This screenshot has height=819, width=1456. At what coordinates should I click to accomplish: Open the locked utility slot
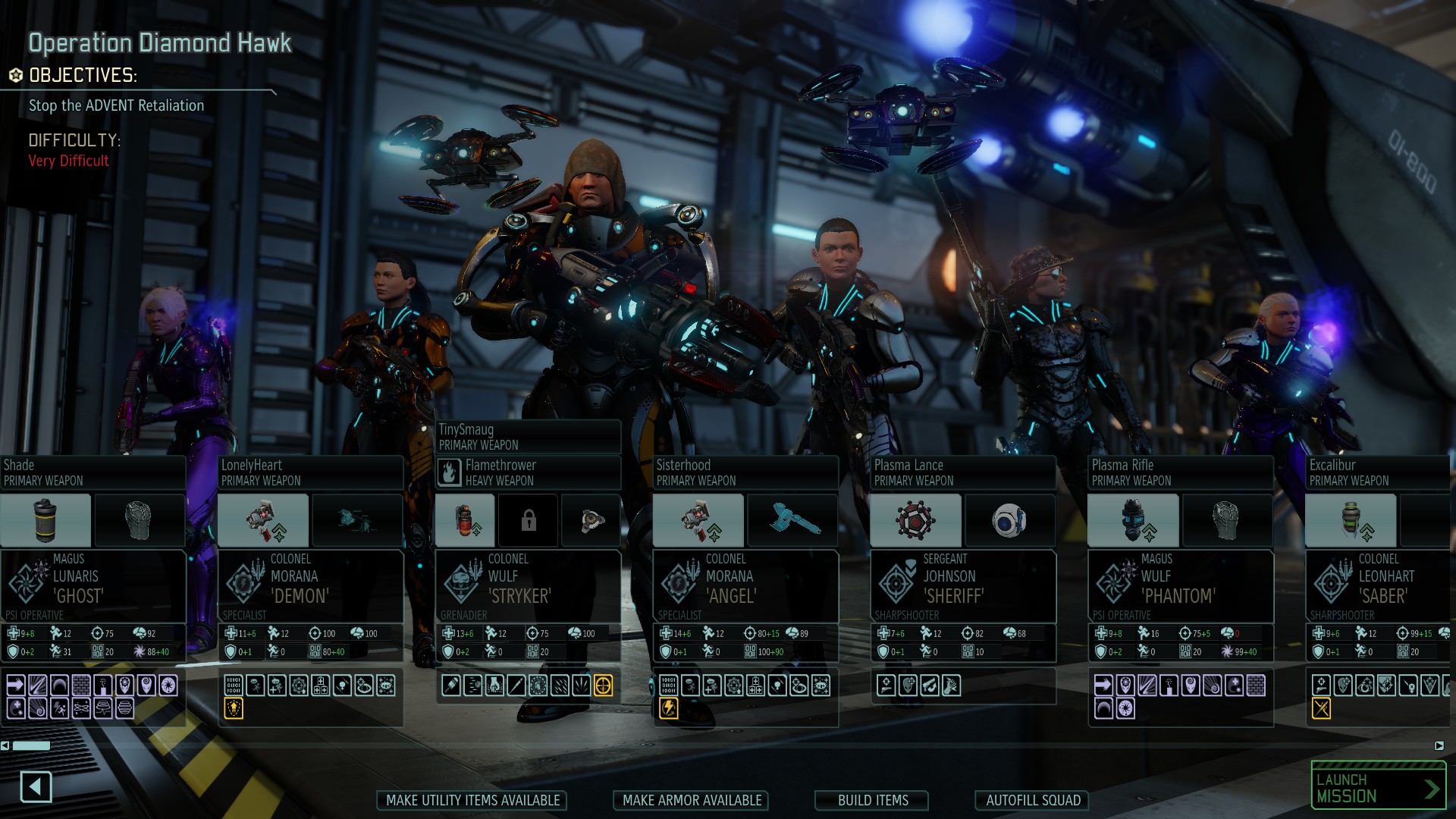[529, 520]
